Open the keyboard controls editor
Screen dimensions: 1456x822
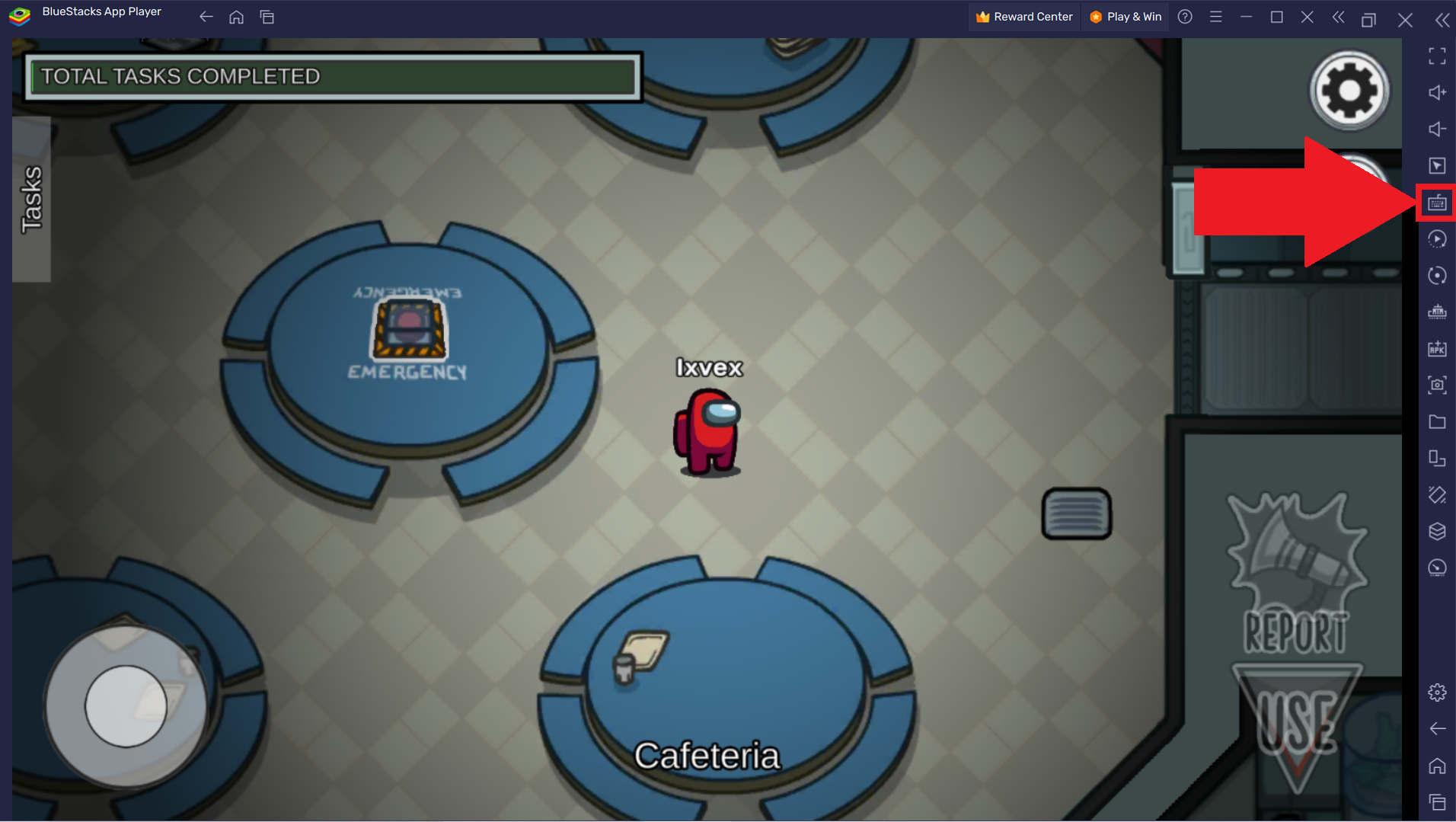[x=1438, y=202]
